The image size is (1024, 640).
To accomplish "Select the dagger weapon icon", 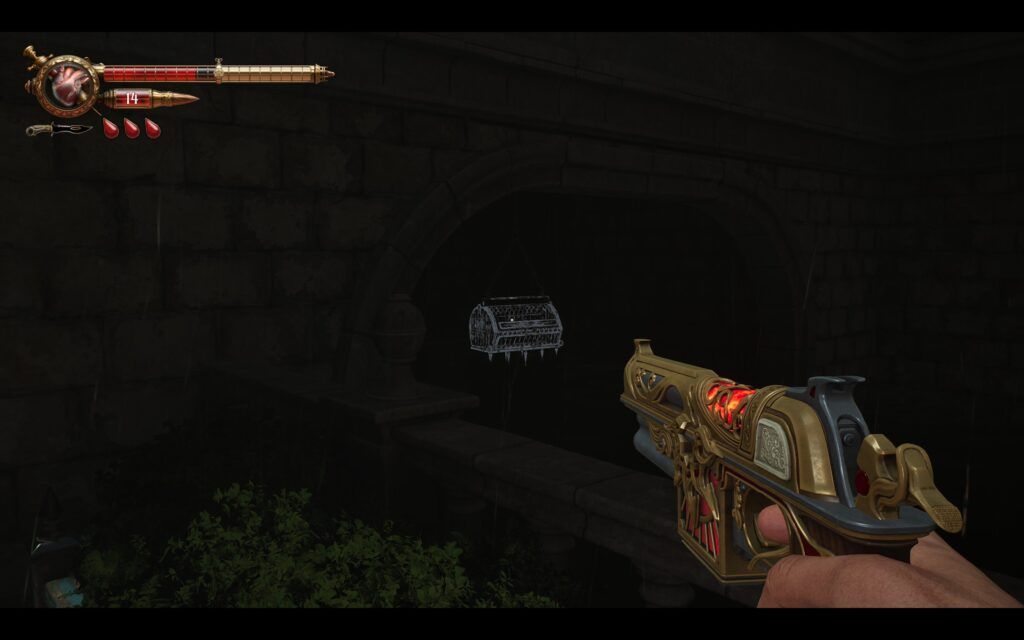I will [x=59, y=129].
